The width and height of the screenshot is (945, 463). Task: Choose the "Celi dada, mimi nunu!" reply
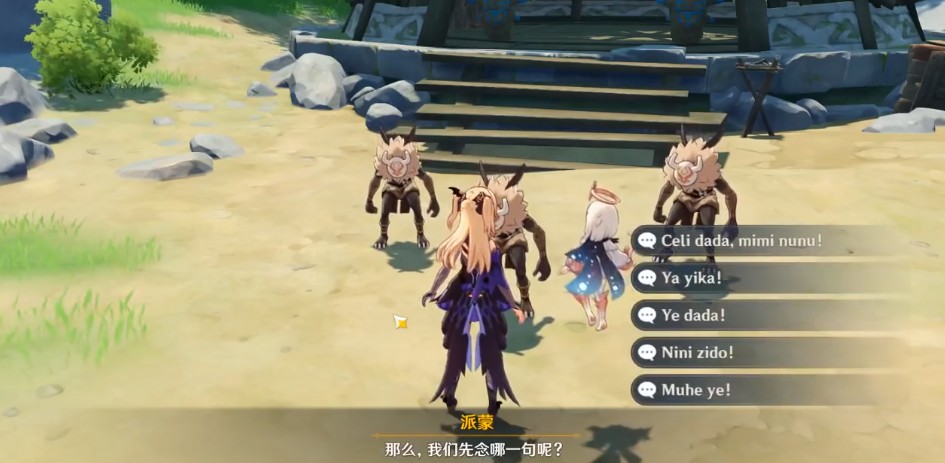pyautogui.click(x=740, y=240)
